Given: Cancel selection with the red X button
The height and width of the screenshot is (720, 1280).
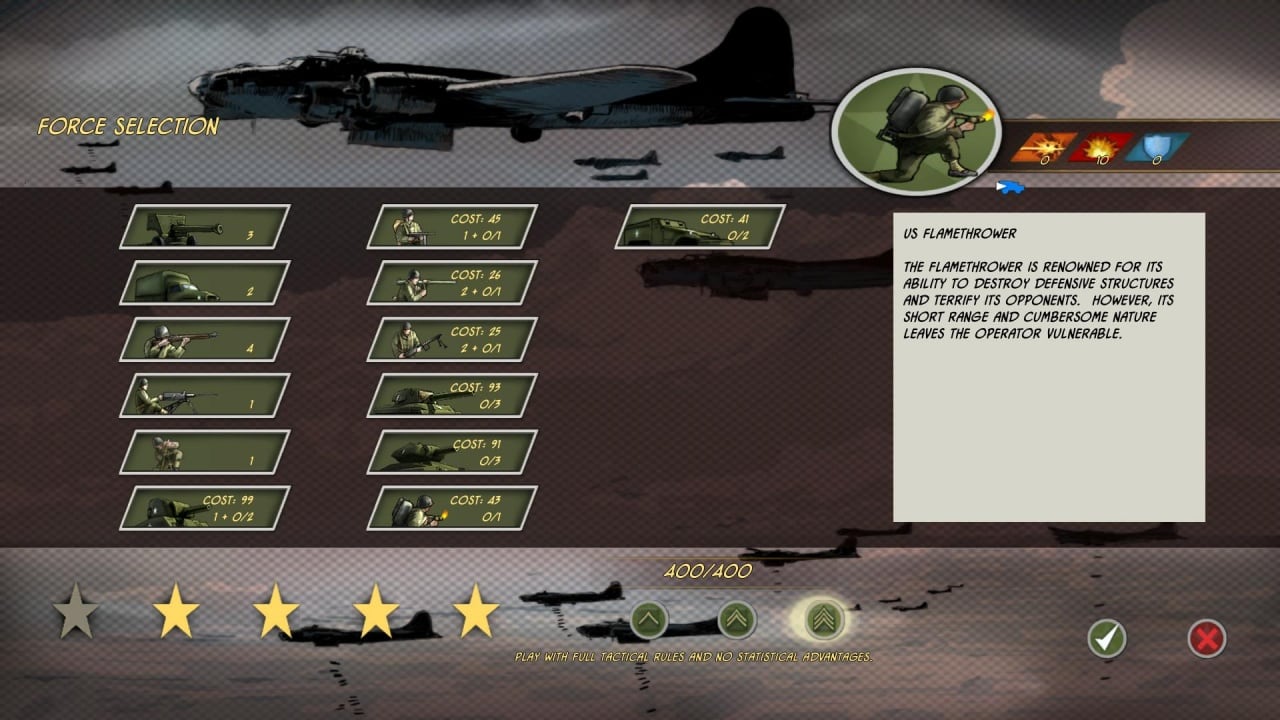Looking at the screenshot, I should pyautogui.click(x=1207, y=638).
